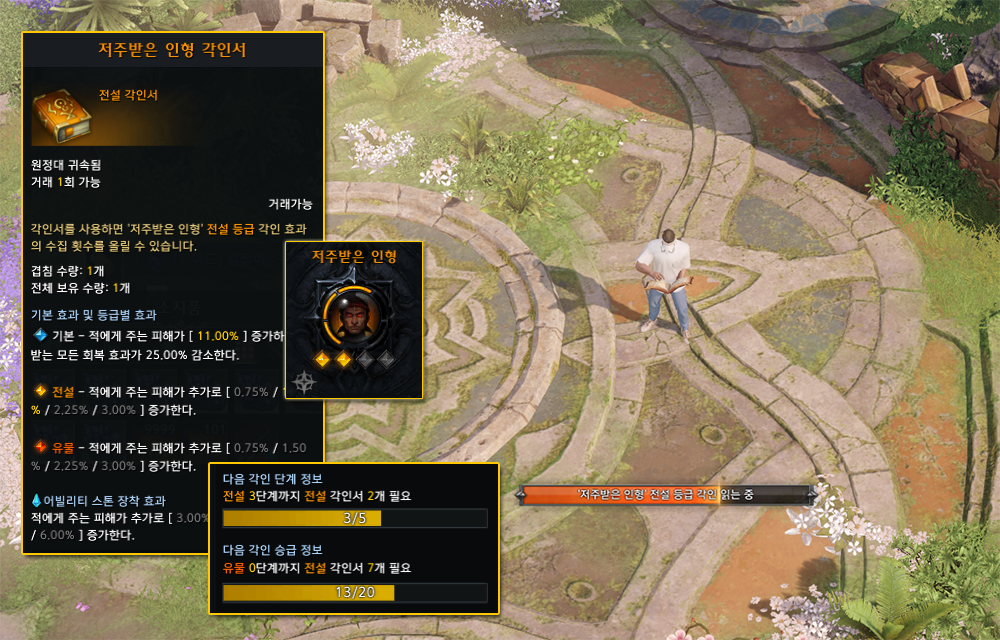This screenshot has width=1000, height=640.
Task: Click the legendary engraving book icon
Action: coord(62,112)
